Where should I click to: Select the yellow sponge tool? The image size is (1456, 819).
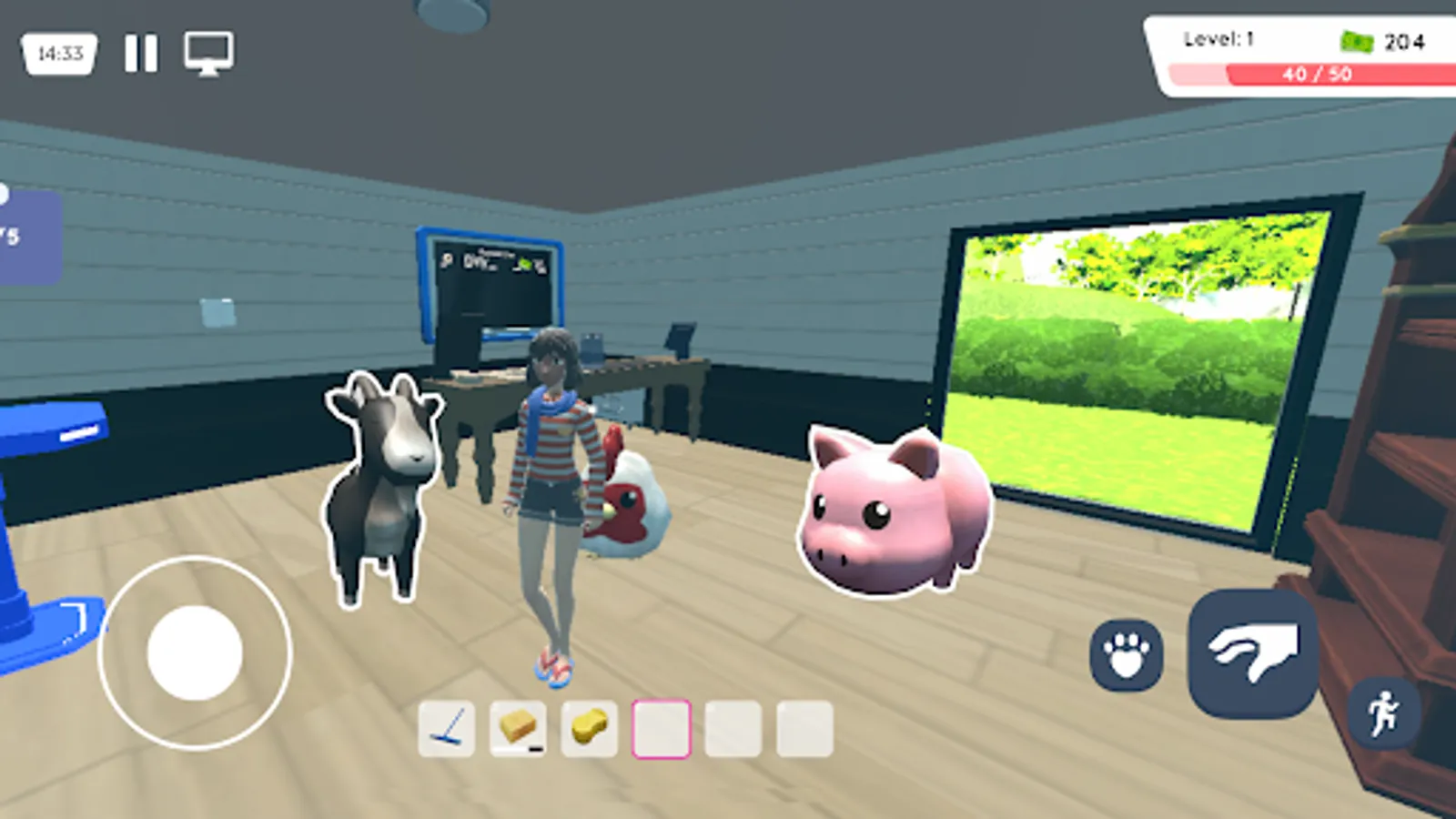590,729
